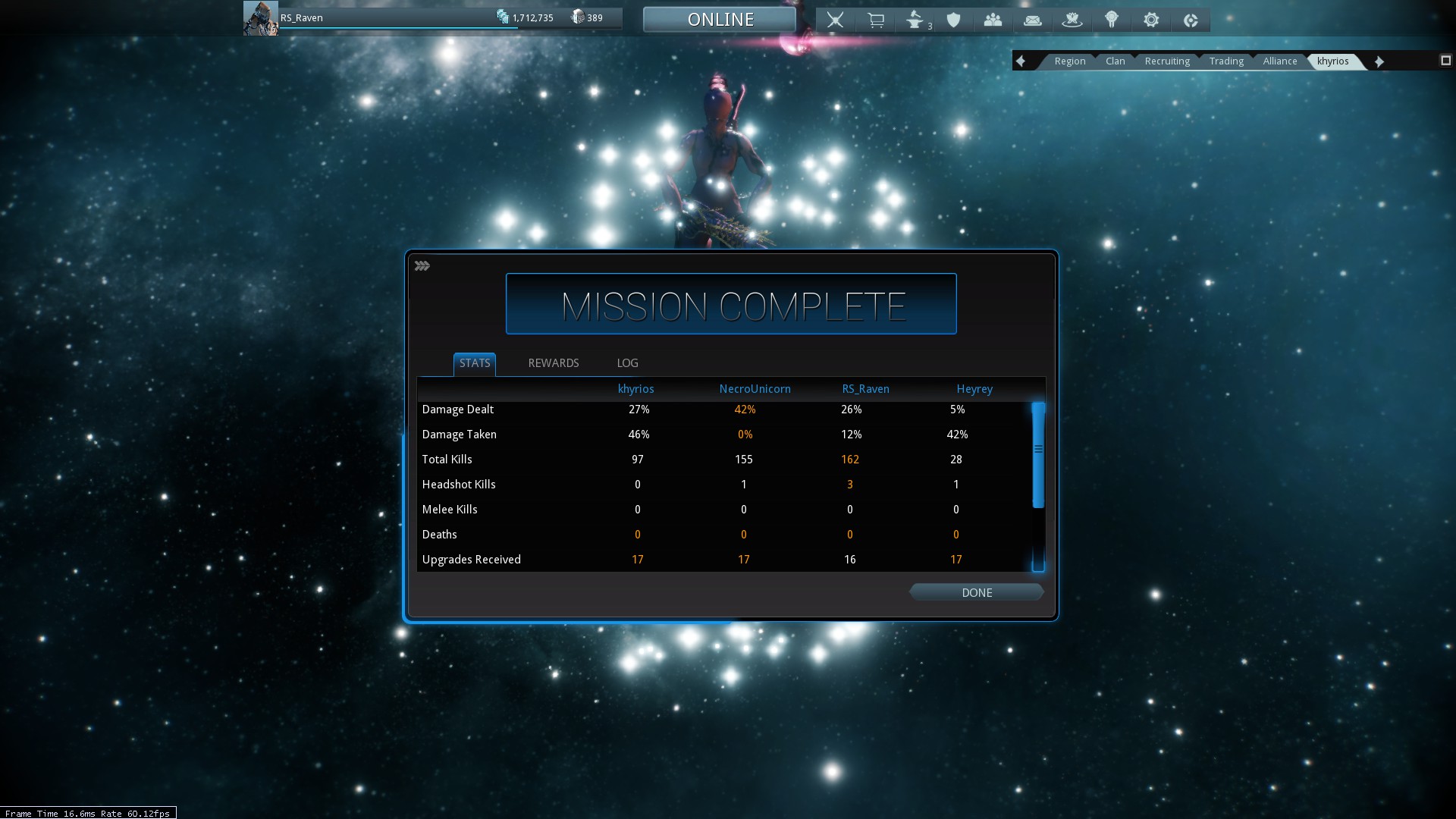
Task: Open the Alliance chat tab
Action: coord(1280,61)
